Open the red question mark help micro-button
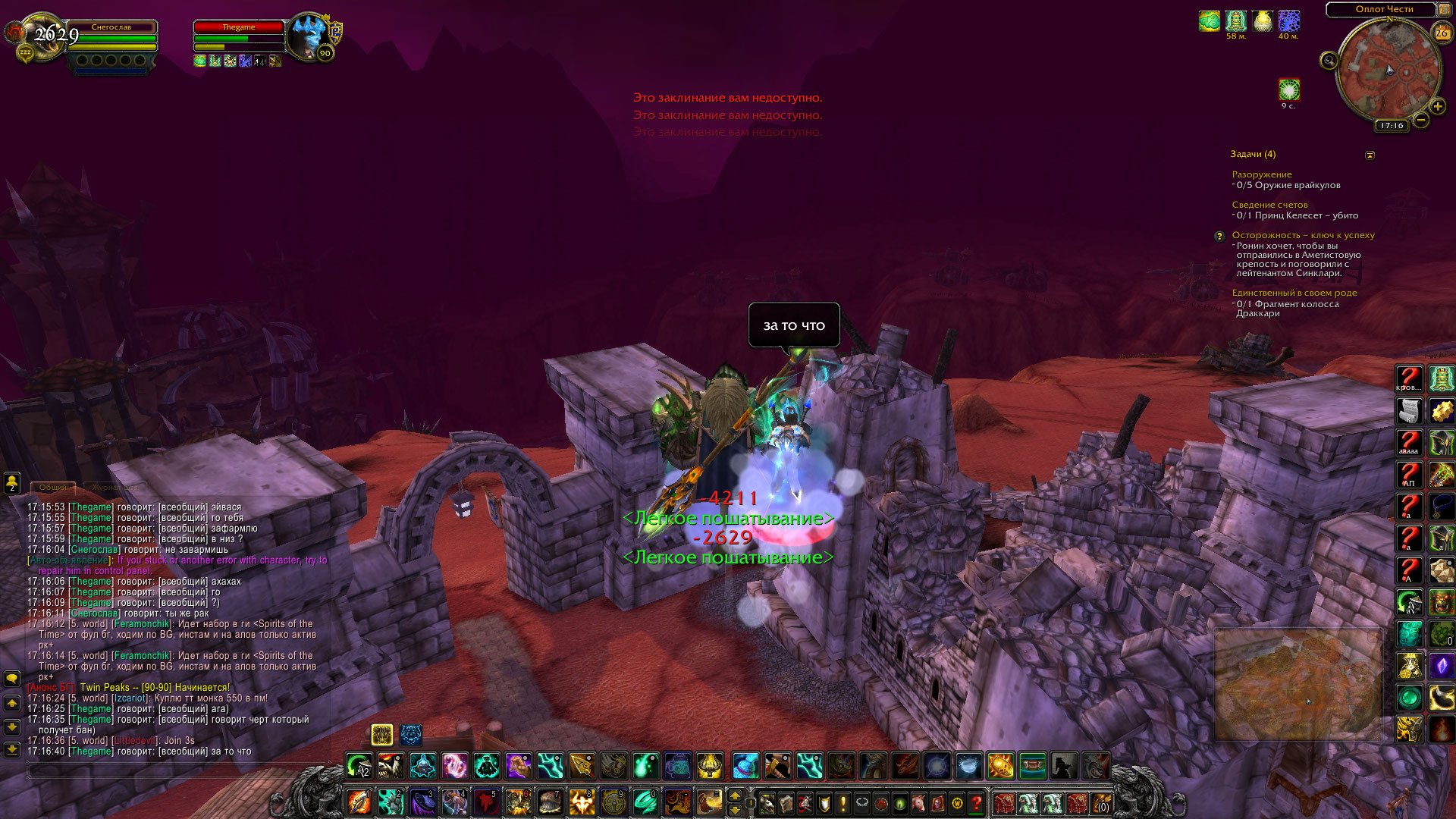Image resolution: width=1456 pixels, height=819 pixels. 977,802
